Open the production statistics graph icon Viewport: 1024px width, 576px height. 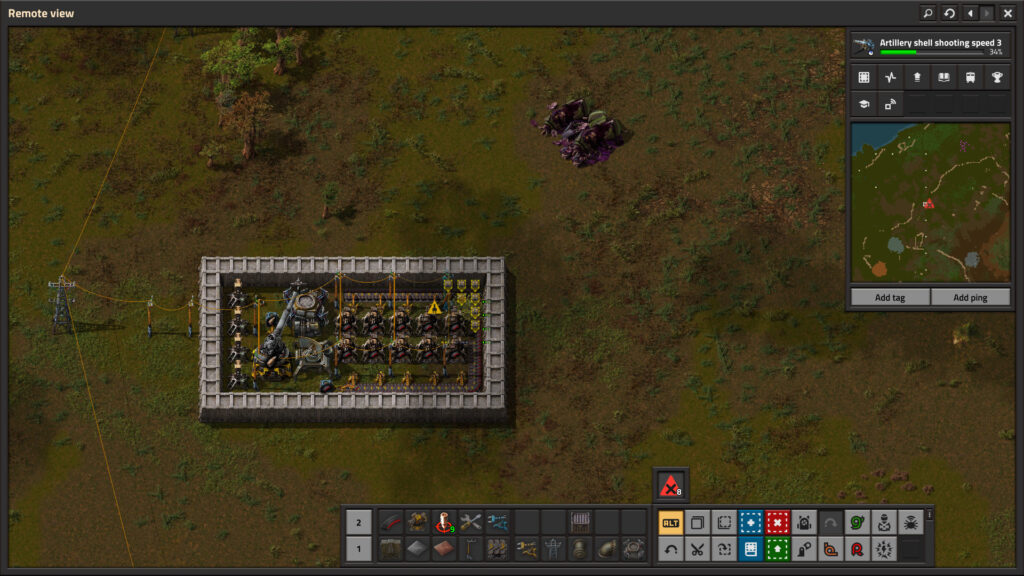coord(890,77)
